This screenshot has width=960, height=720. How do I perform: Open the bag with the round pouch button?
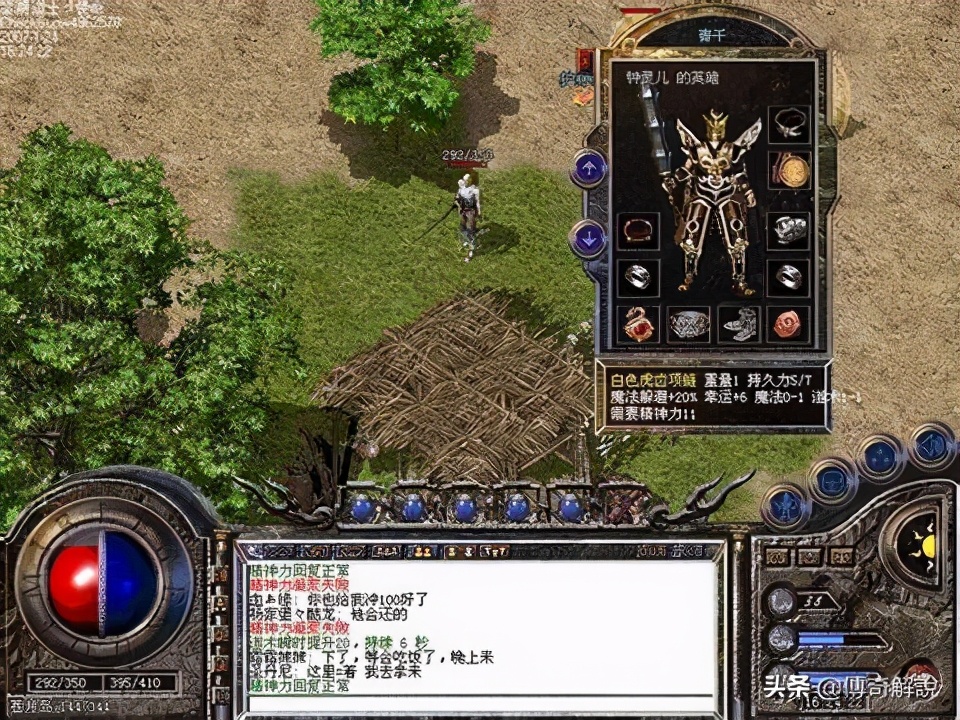(x=833, y=482)
